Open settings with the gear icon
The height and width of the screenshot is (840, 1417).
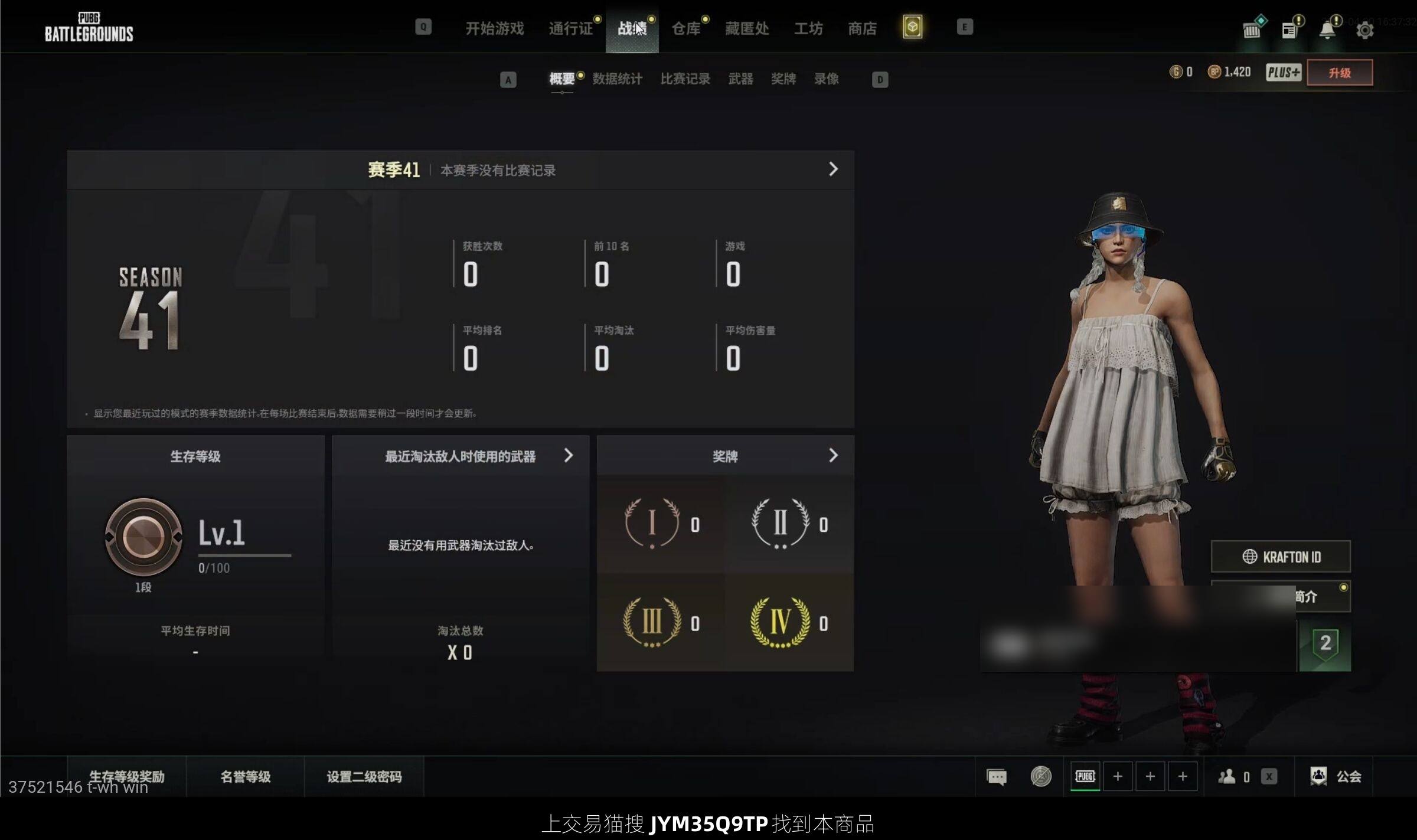point(1364,30)
